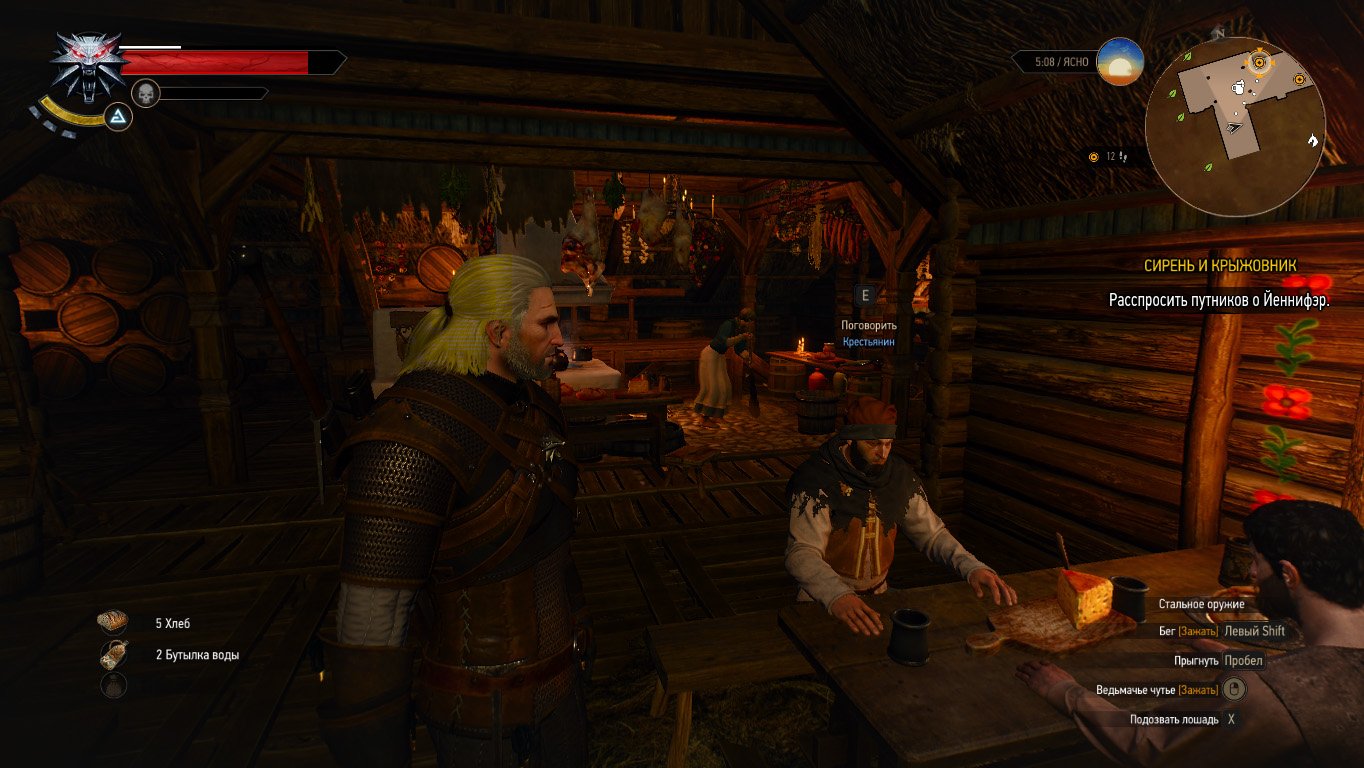The width and height of the screenshot is (1364, 768).
Task: Select the white horse icon on the minimap edge
Action: pos(1312,141)
